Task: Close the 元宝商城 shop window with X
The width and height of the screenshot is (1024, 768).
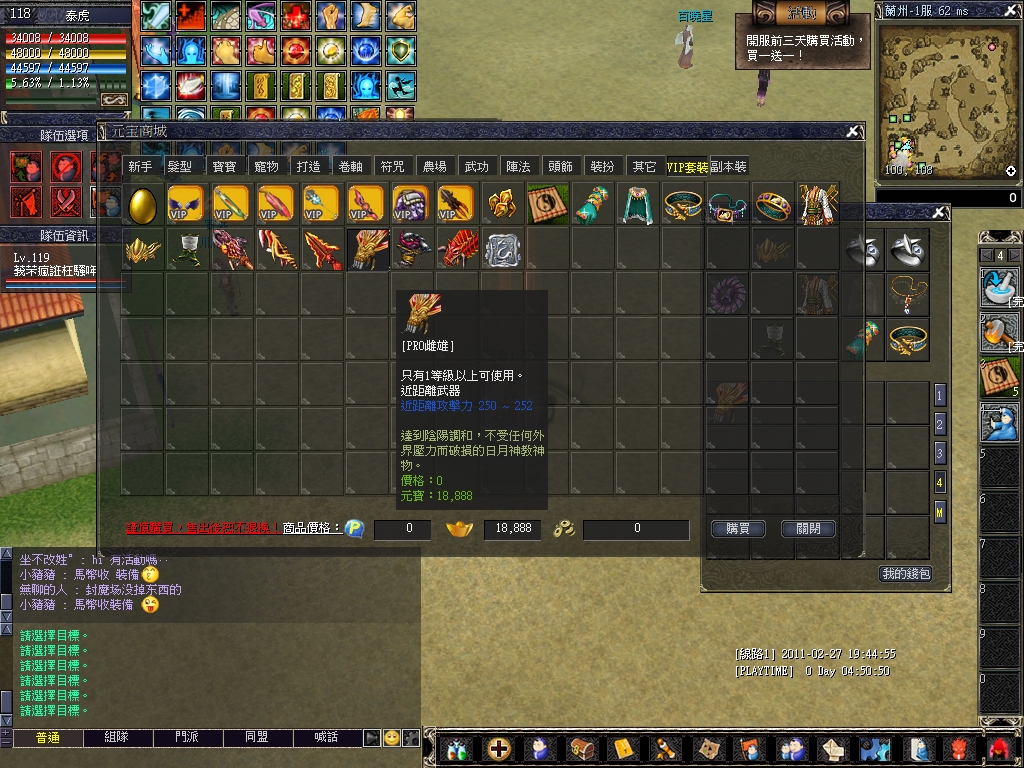Action: (x=852, y=131)
